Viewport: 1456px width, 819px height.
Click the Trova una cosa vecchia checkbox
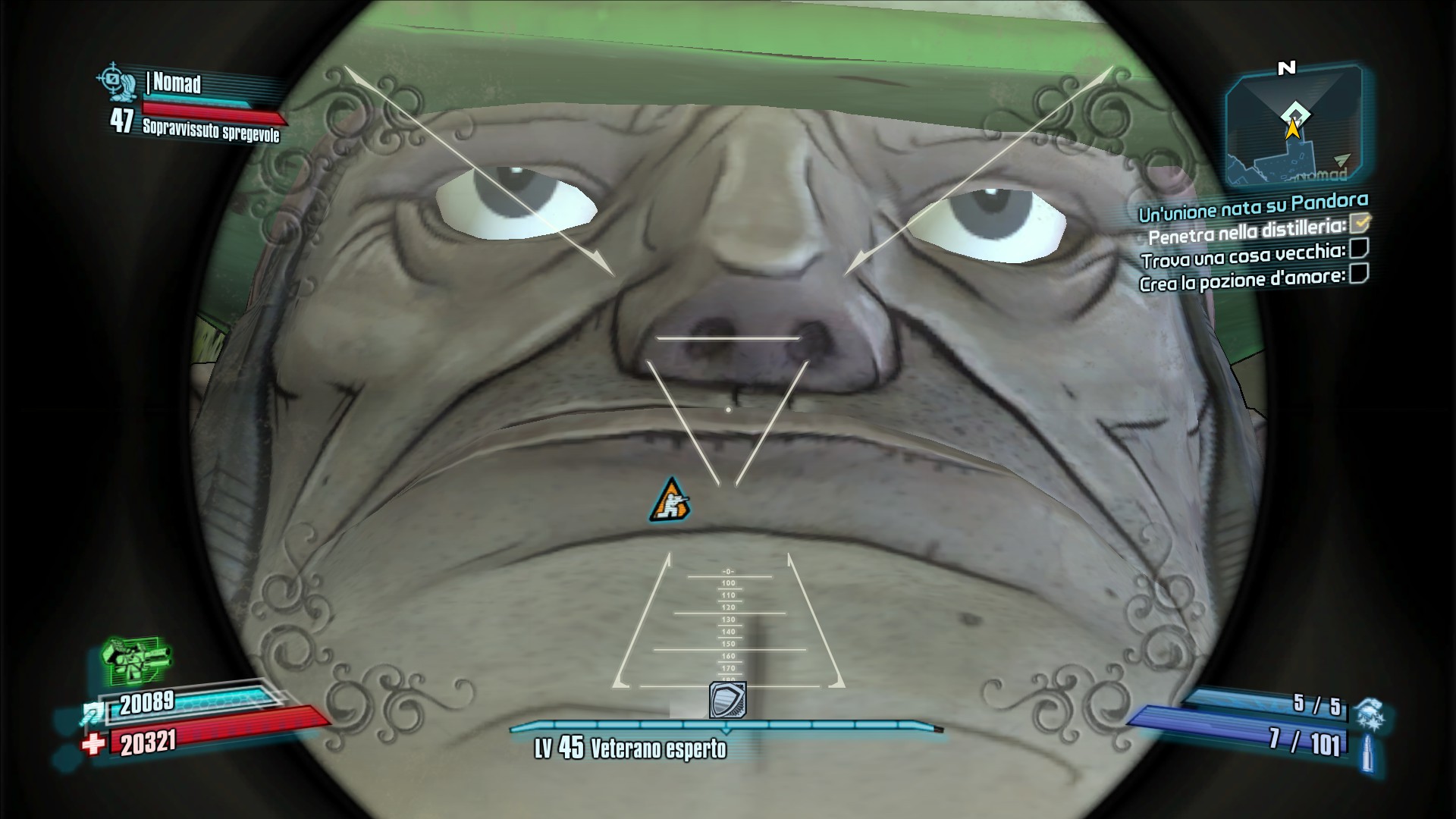1360,248
